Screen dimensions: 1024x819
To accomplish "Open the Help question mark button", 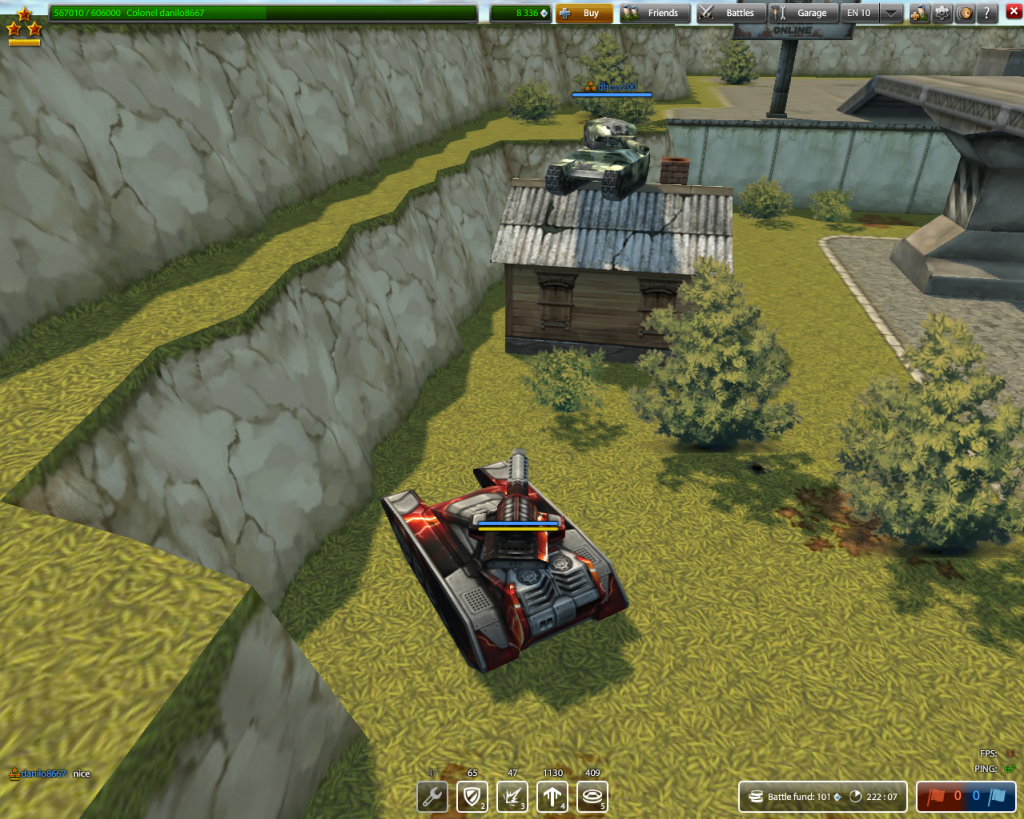I will 987,13.
